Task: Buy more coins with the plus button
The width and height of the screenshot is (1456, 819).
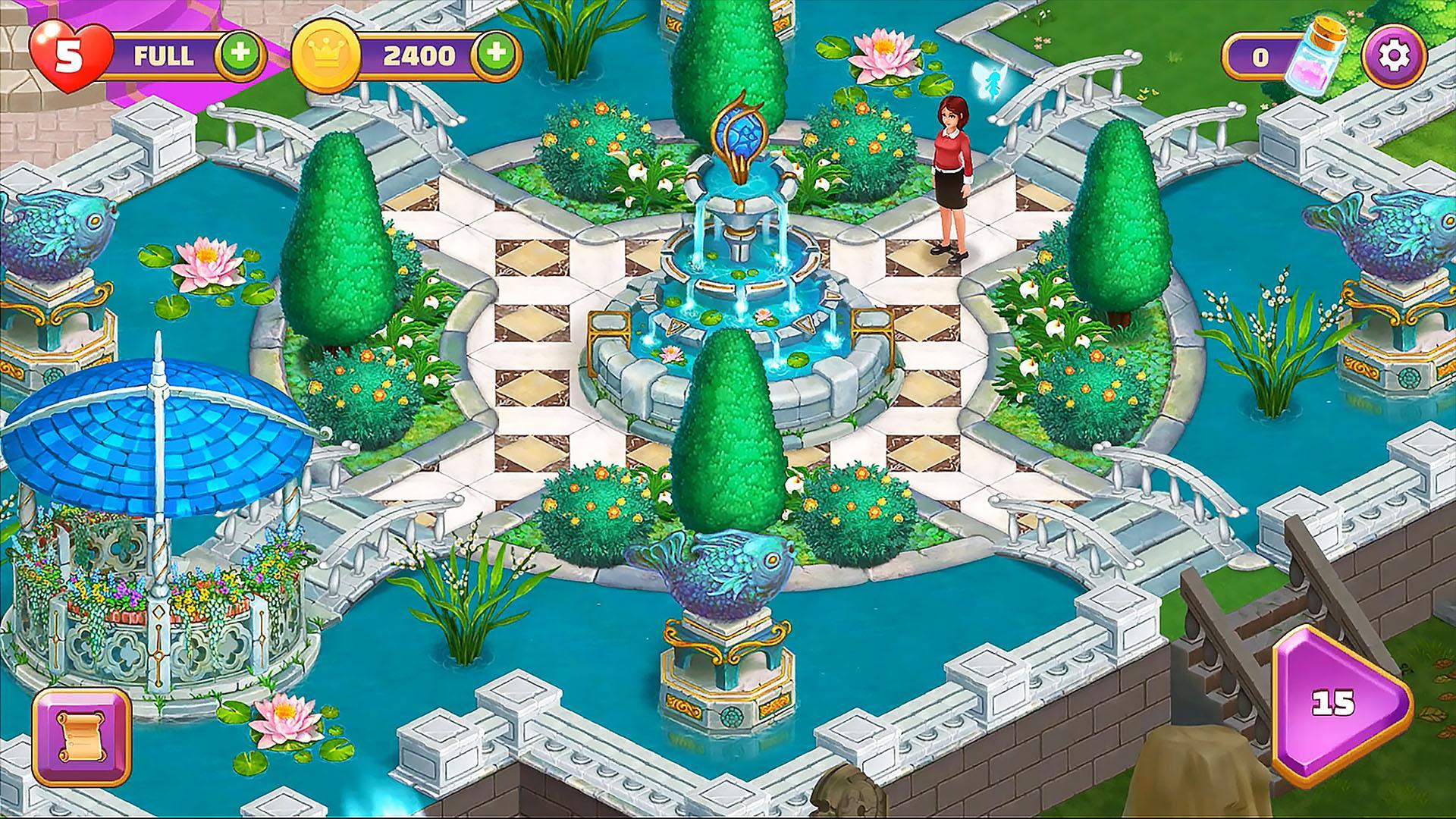Action: pyautogui.click(x=496, y=55)
